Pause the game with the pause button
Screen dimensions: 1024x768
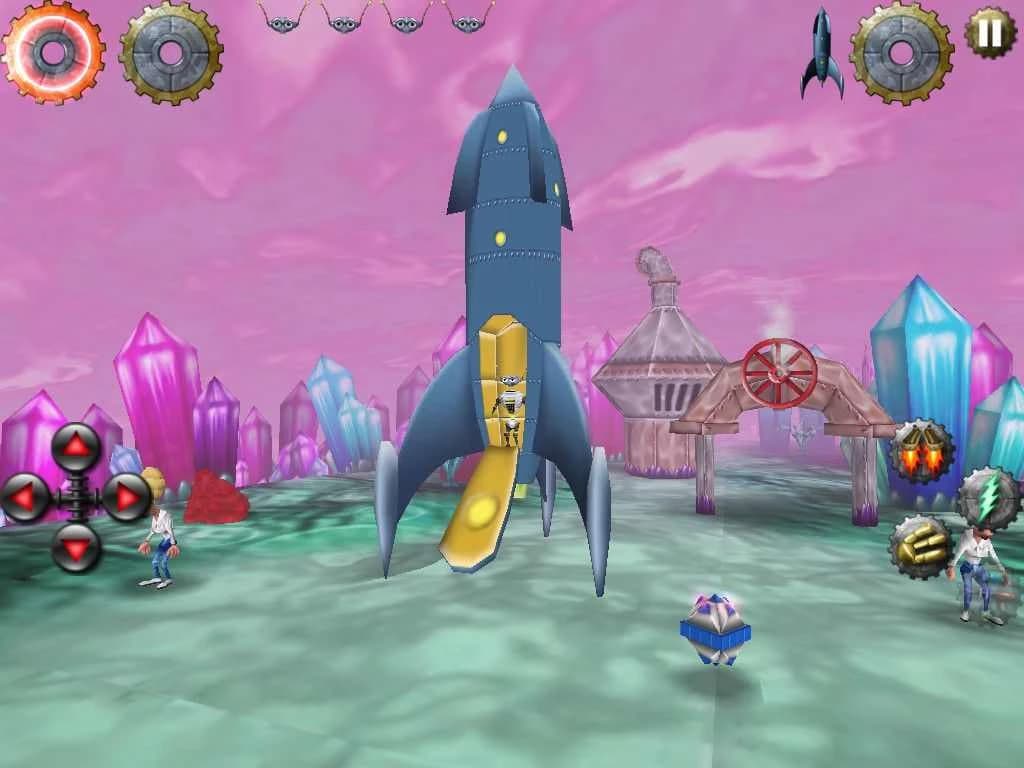pyautogui.click(x=990, y=33)
